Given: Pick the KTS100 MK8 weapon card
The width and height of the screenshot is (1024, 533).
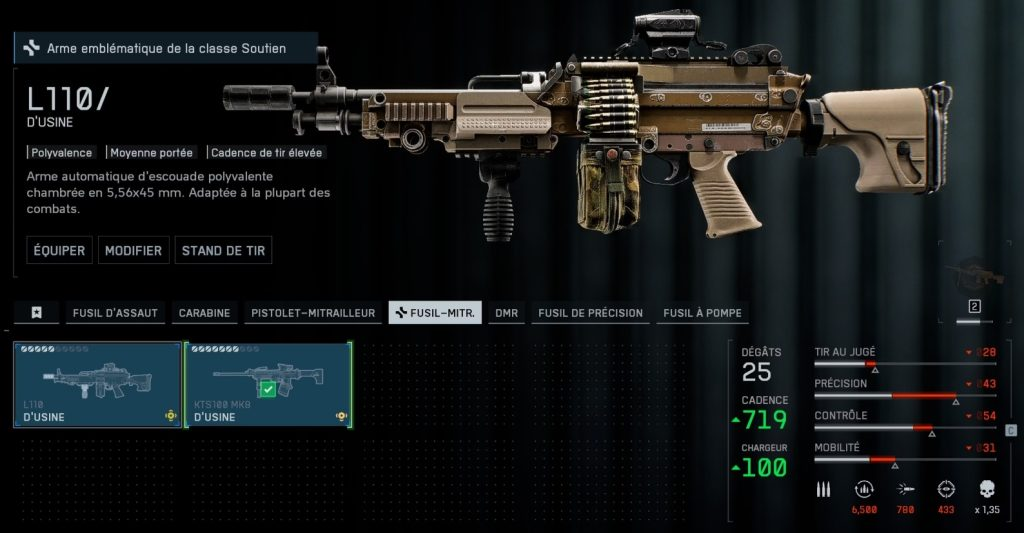Looking at the screenshot, I should pos(268,385).
